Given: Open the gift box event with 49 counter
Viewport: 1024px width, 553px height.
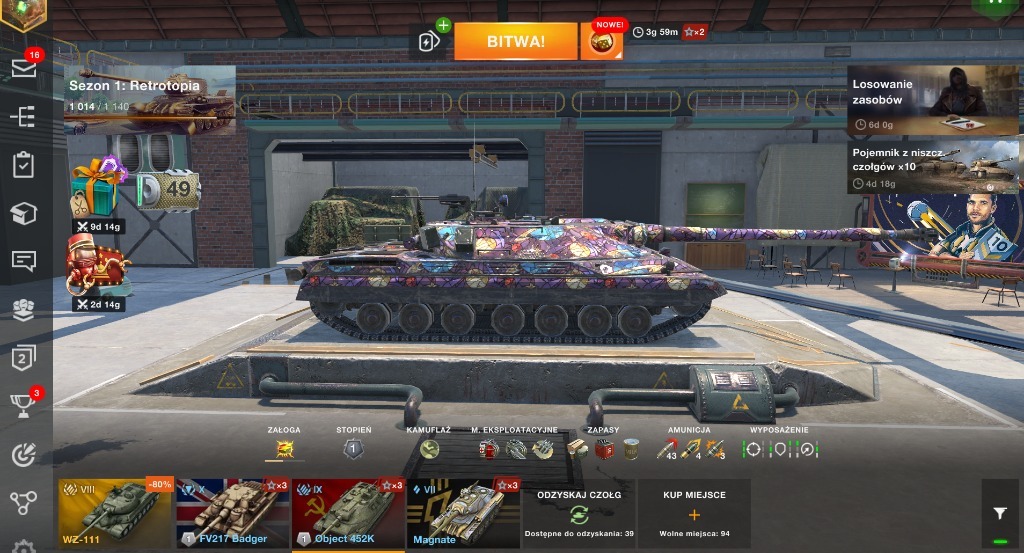Looking at the screenshot, I should pos(98,186).
